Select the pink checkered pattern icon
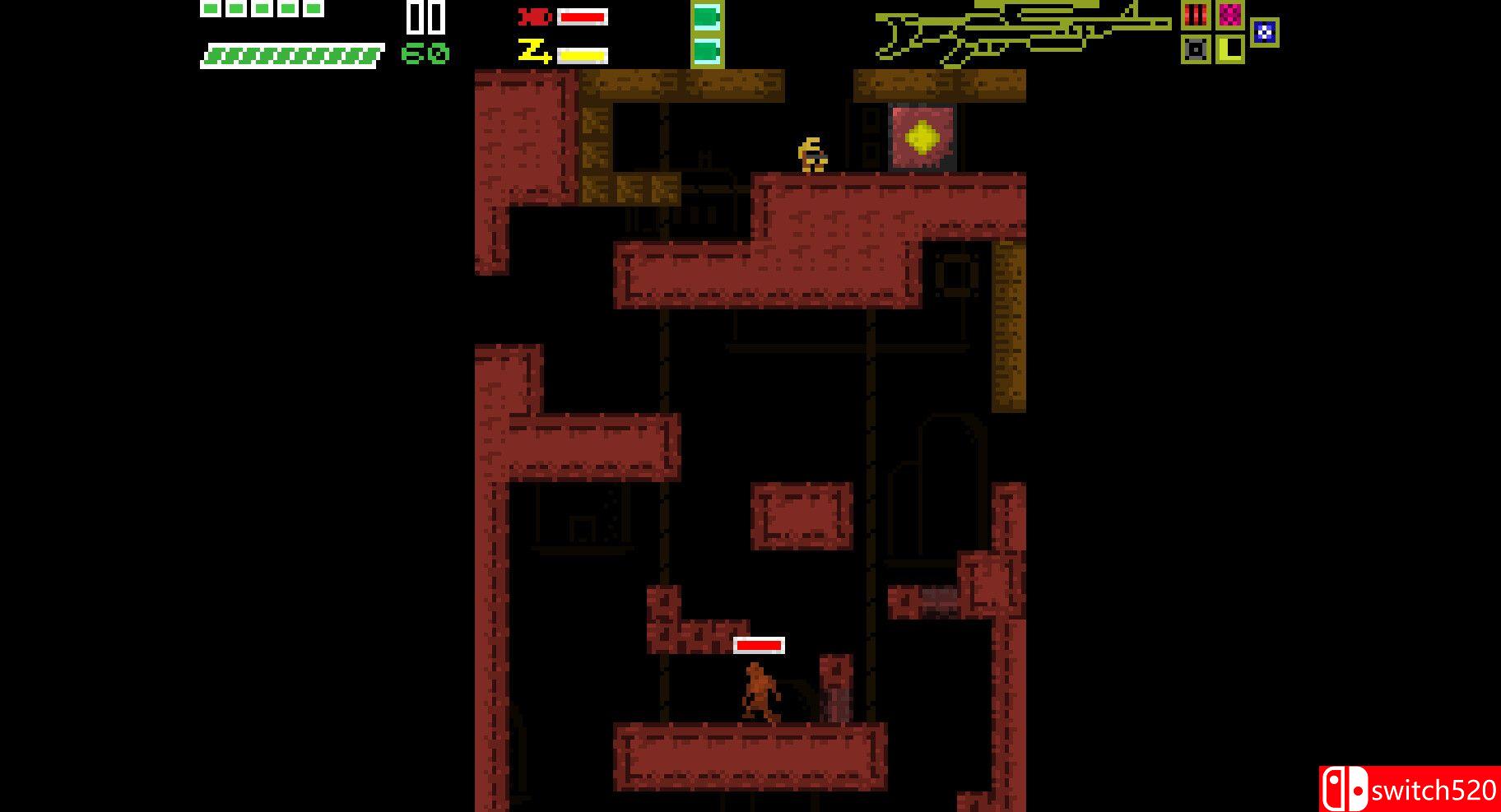1501x812 pixels. 1230,15
